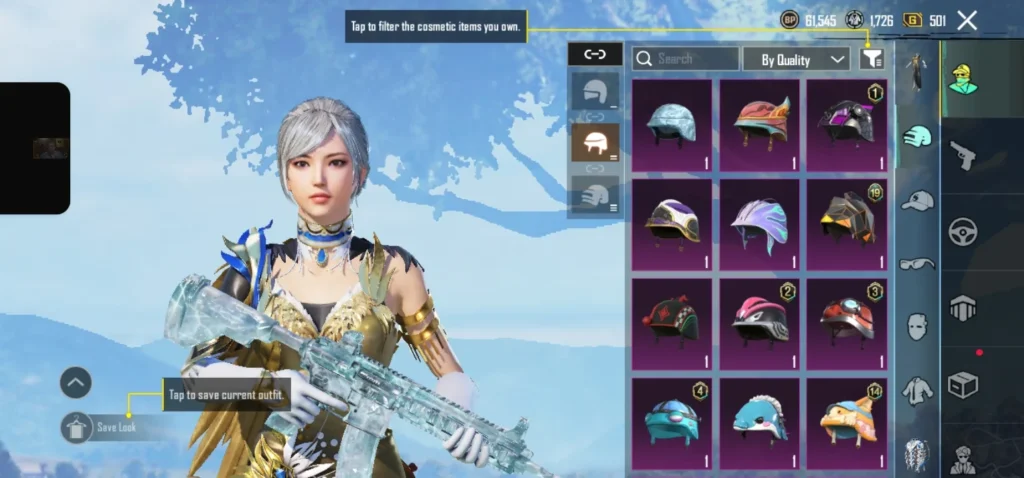Open the steering wheel vehicles tab
This screenshot has height=478, width=1024.
click(x=963, y=232)
